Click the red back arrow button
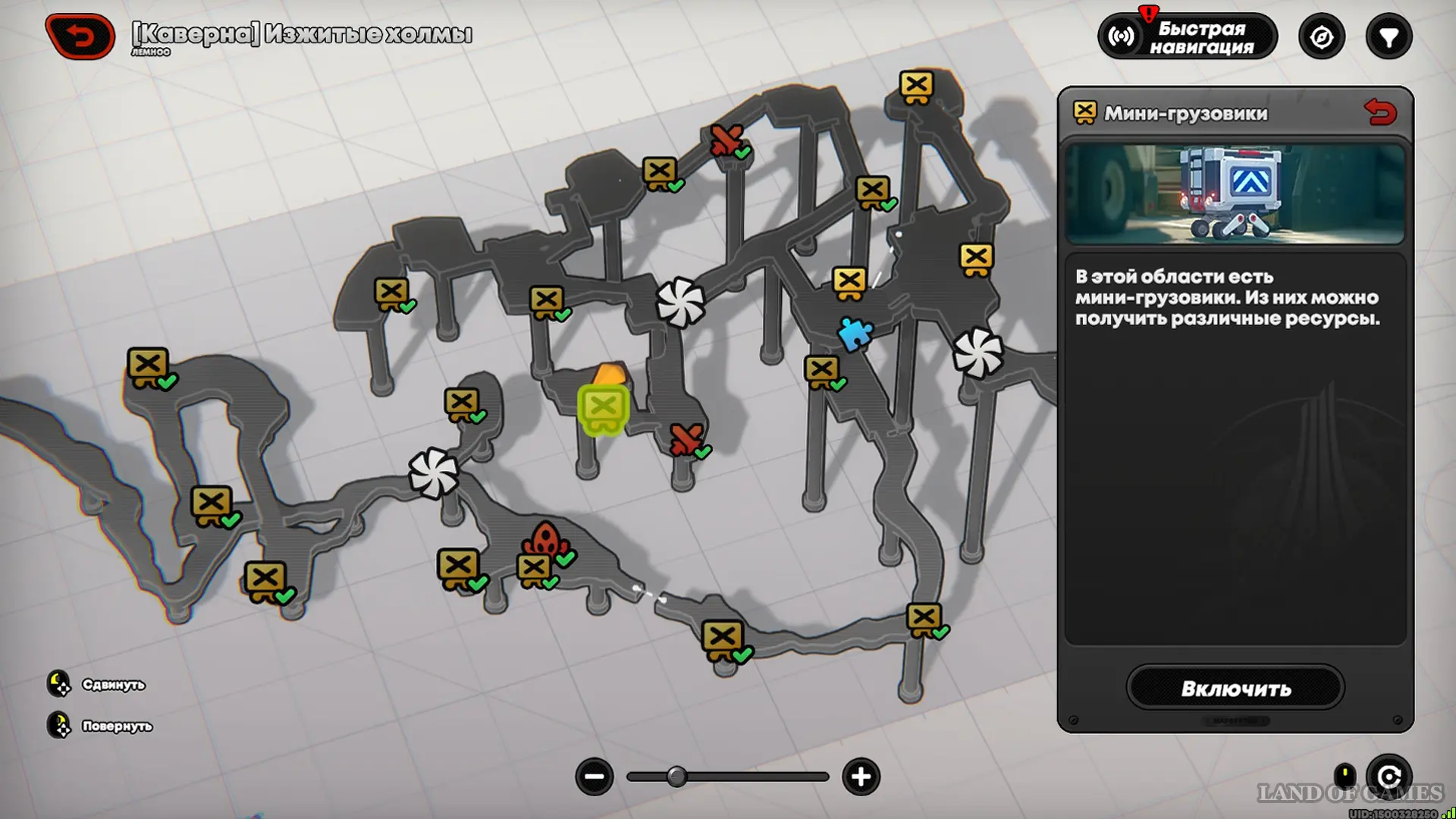The height and width of the screenshot is (819, 1456). [x=80, y=36]
